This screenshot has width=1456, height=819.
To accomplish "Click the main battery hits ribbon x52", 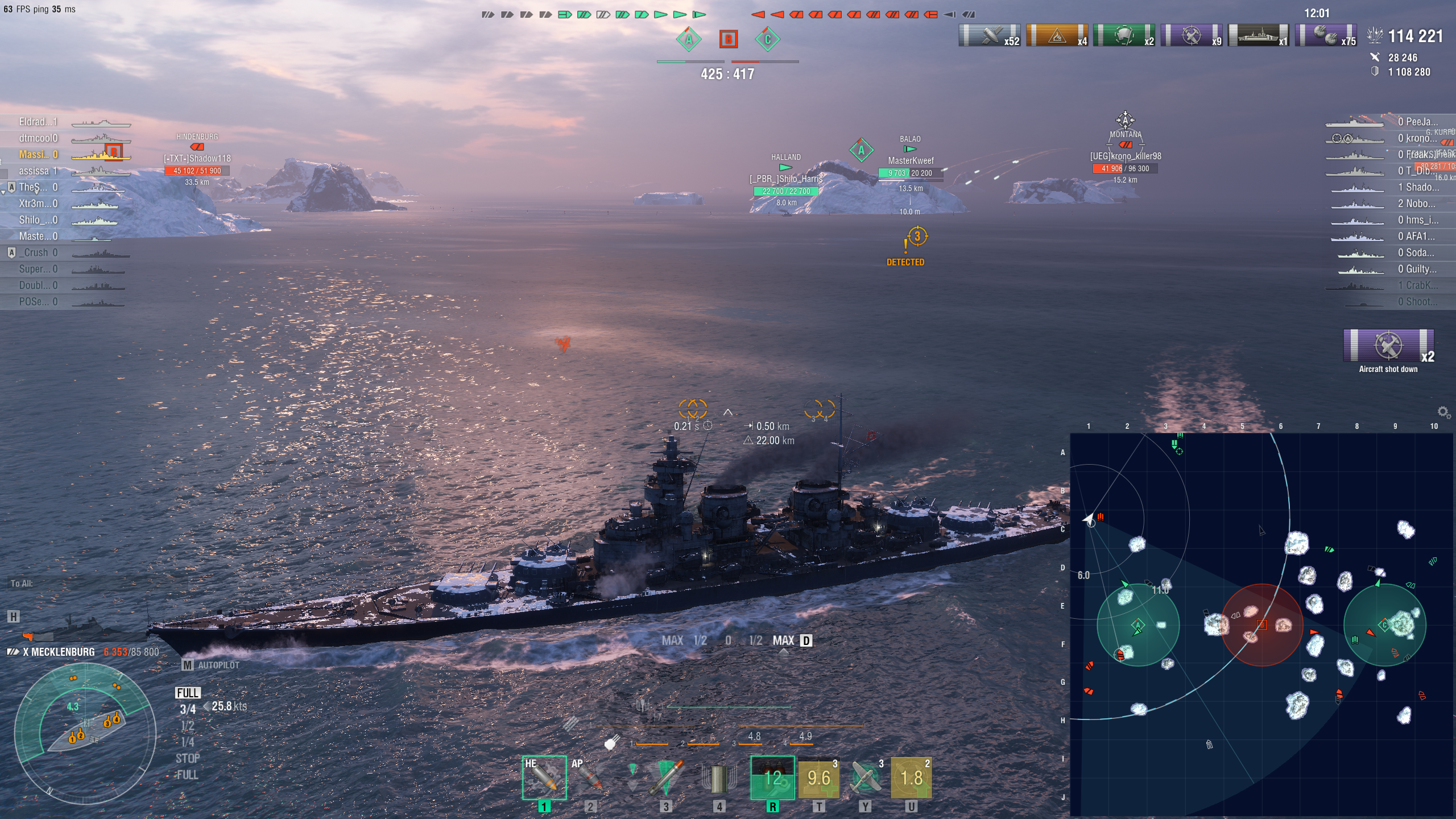I will tap(989, 35).
